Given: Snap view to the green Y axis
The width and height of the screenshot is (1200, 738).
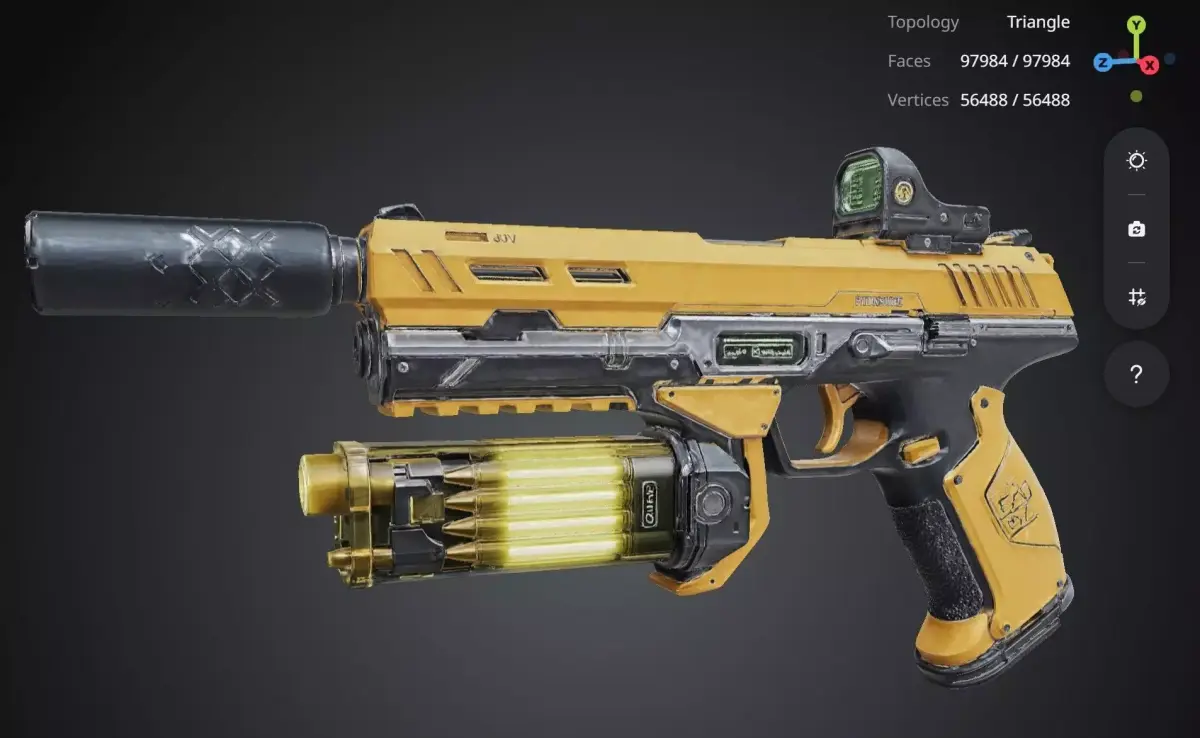Looking at the screenshot, I should [1136, 24].
